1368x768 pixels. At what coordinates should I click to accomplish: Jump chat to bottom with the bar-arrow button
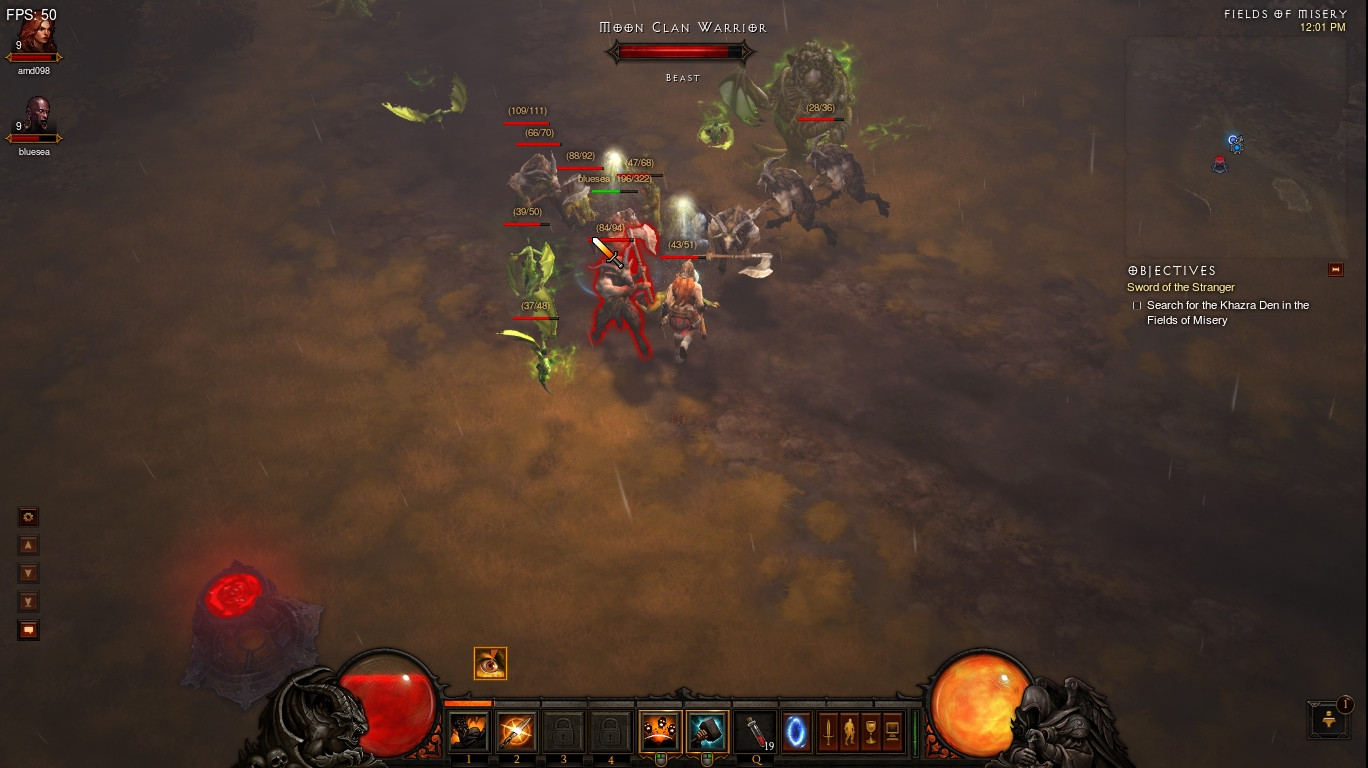click(29, 602)
